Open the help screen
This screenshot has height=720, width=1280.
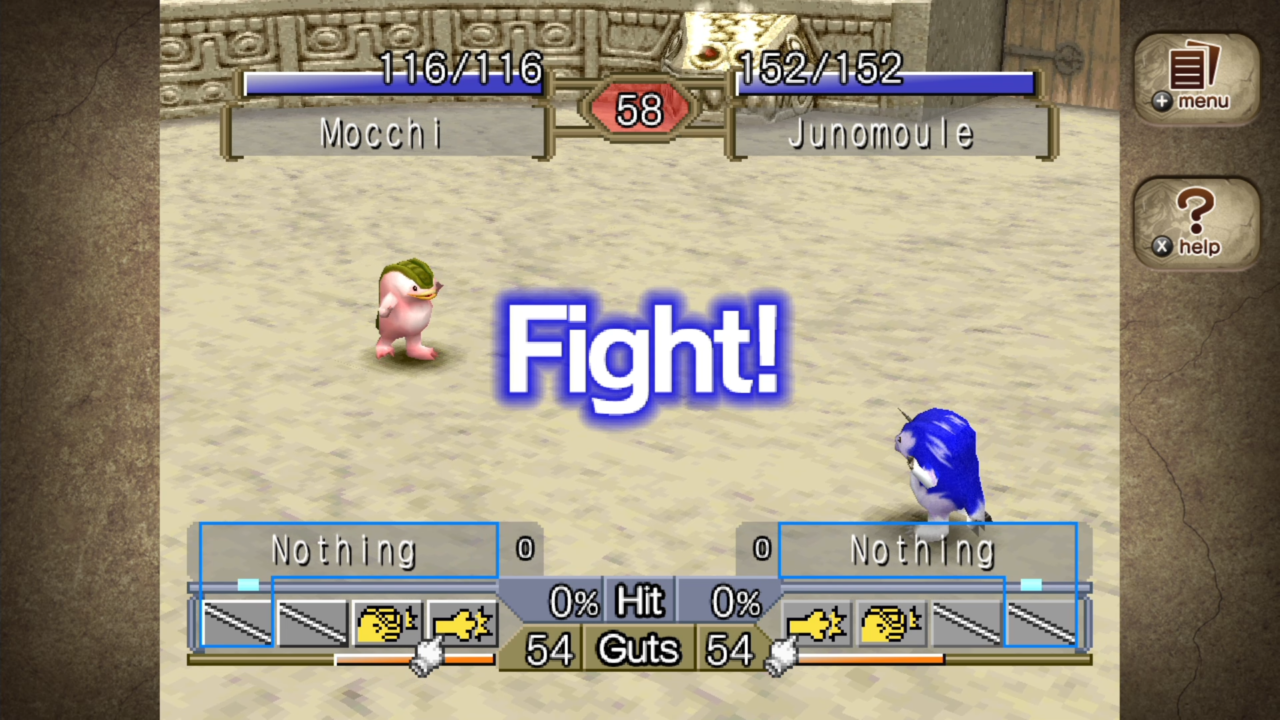1196,222
